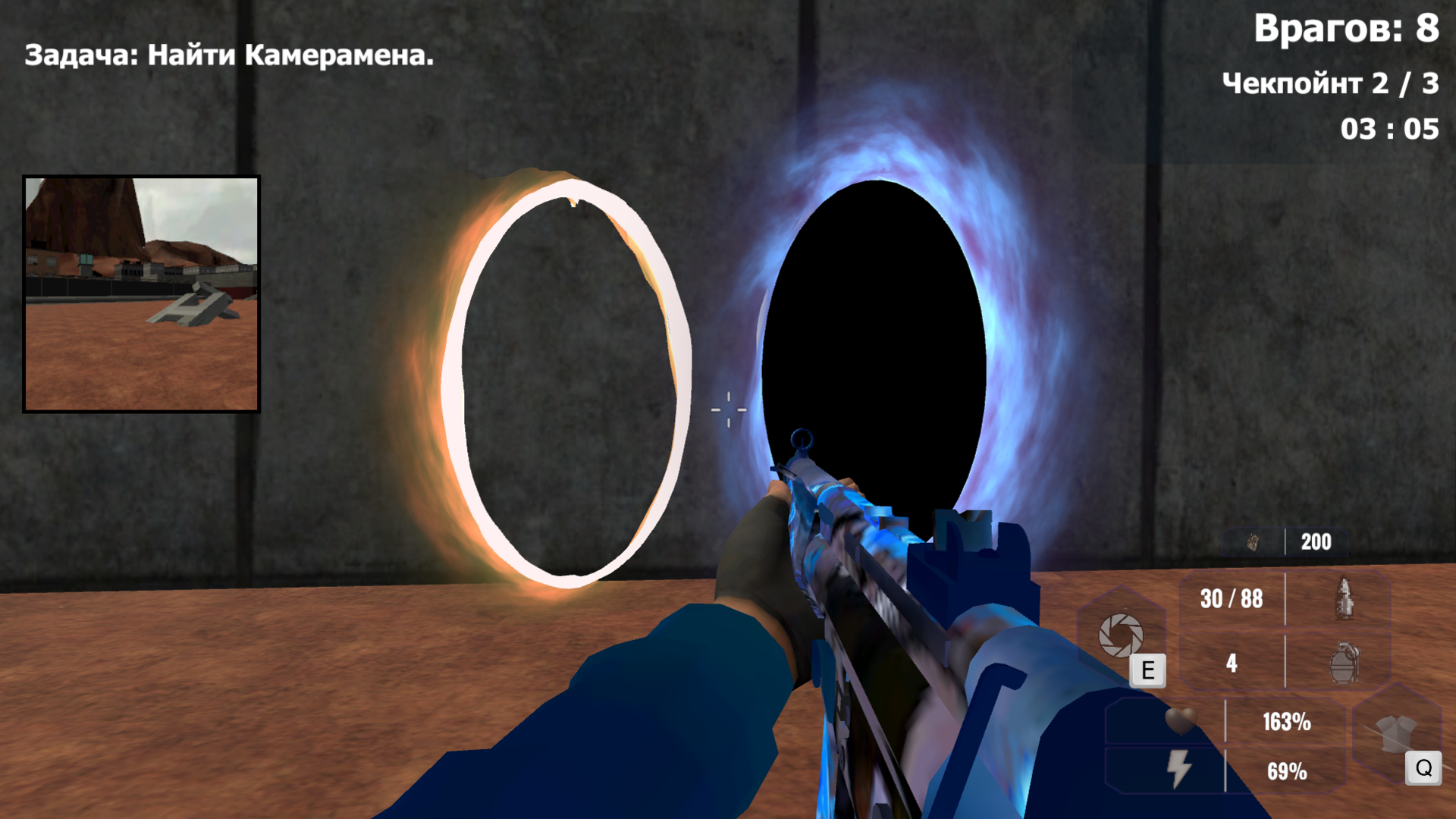Click the lightning stamina icon
1456x819 pixels.
coord(1180,767)
